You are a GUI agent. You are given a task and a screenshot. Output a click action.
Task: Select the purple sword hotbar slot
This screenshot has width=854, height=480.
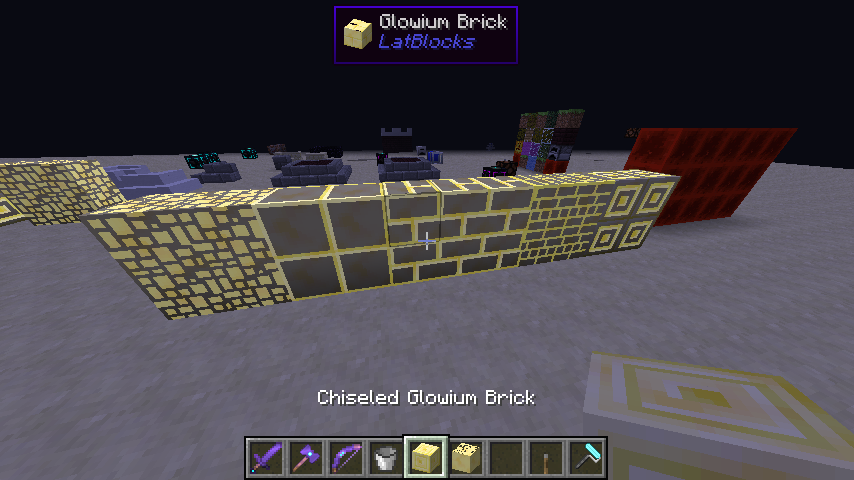point(266,458)
